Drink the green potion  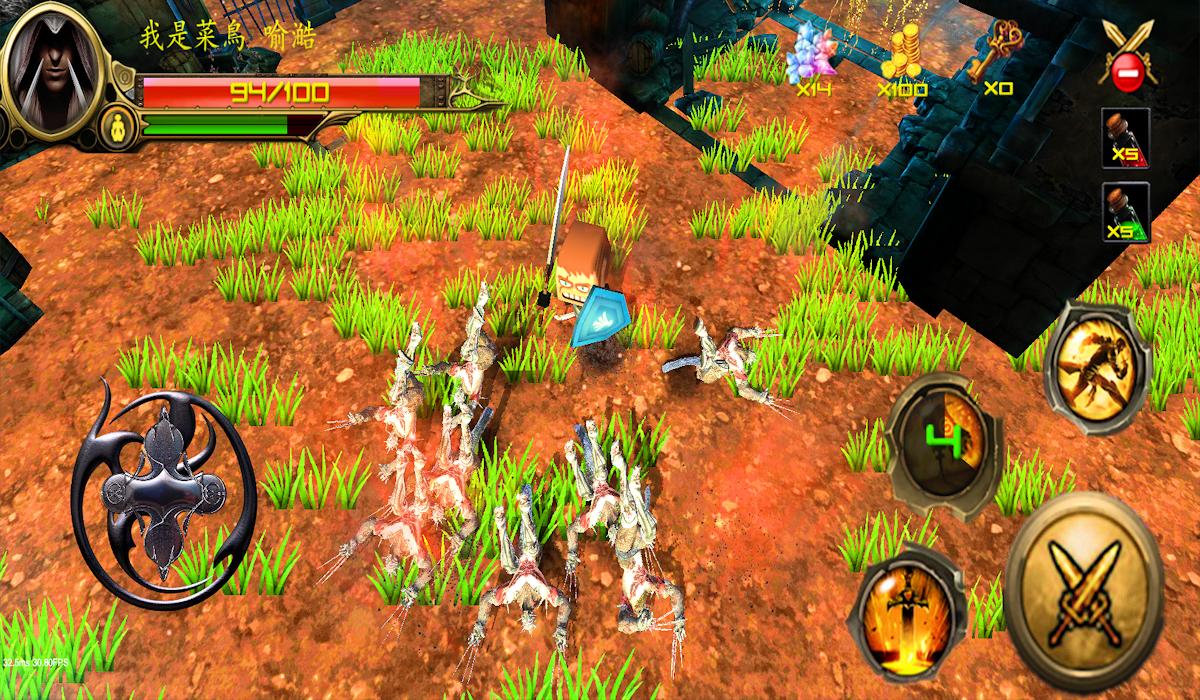pyautogui.click(x=1125, y=214)
